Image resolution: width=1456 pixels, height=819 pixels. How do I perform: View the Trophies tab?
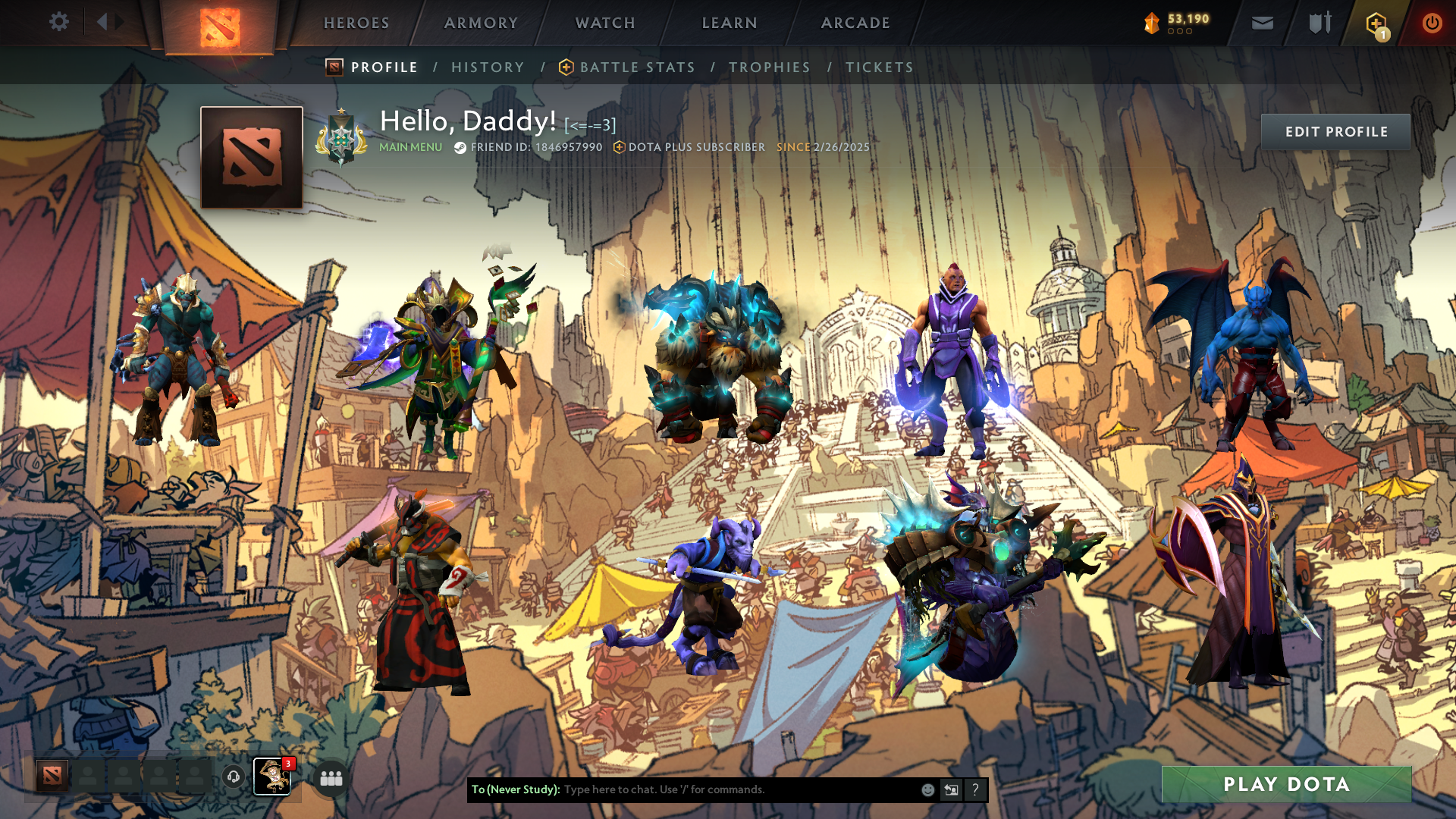[x=770, y=67]
